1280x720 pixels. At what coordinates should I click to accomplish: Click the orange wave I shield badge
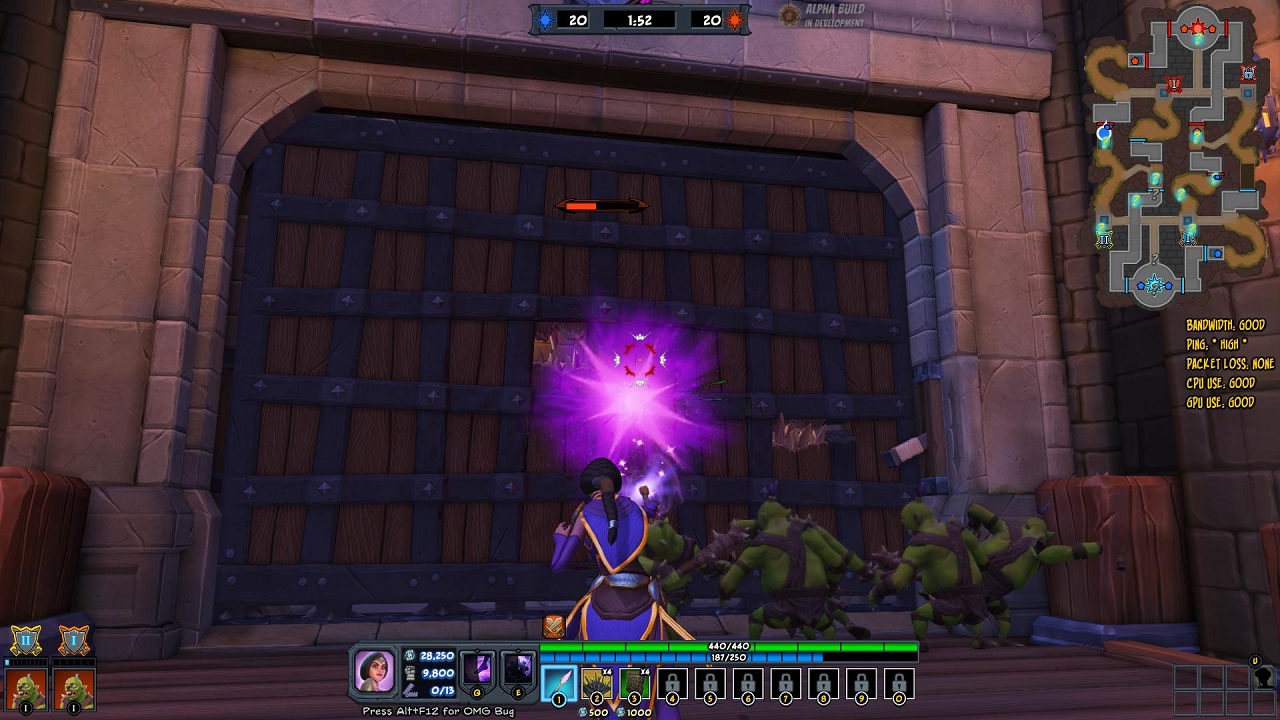pos(74,640)
